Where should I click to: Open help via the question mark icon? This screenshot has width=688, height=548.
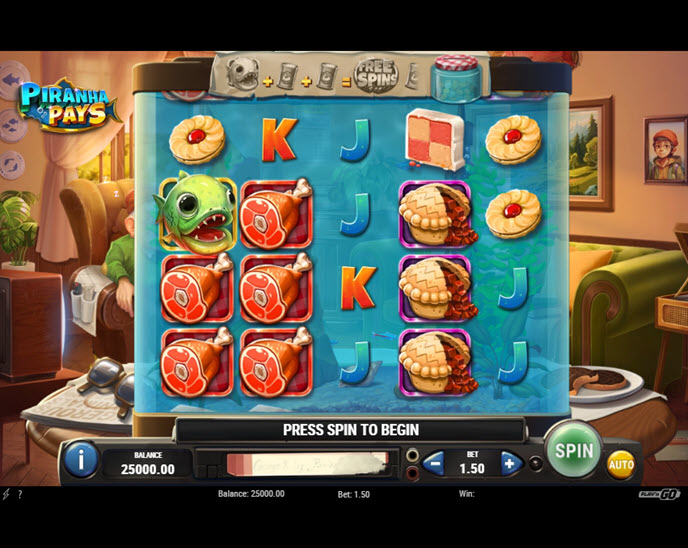[20, 494]
